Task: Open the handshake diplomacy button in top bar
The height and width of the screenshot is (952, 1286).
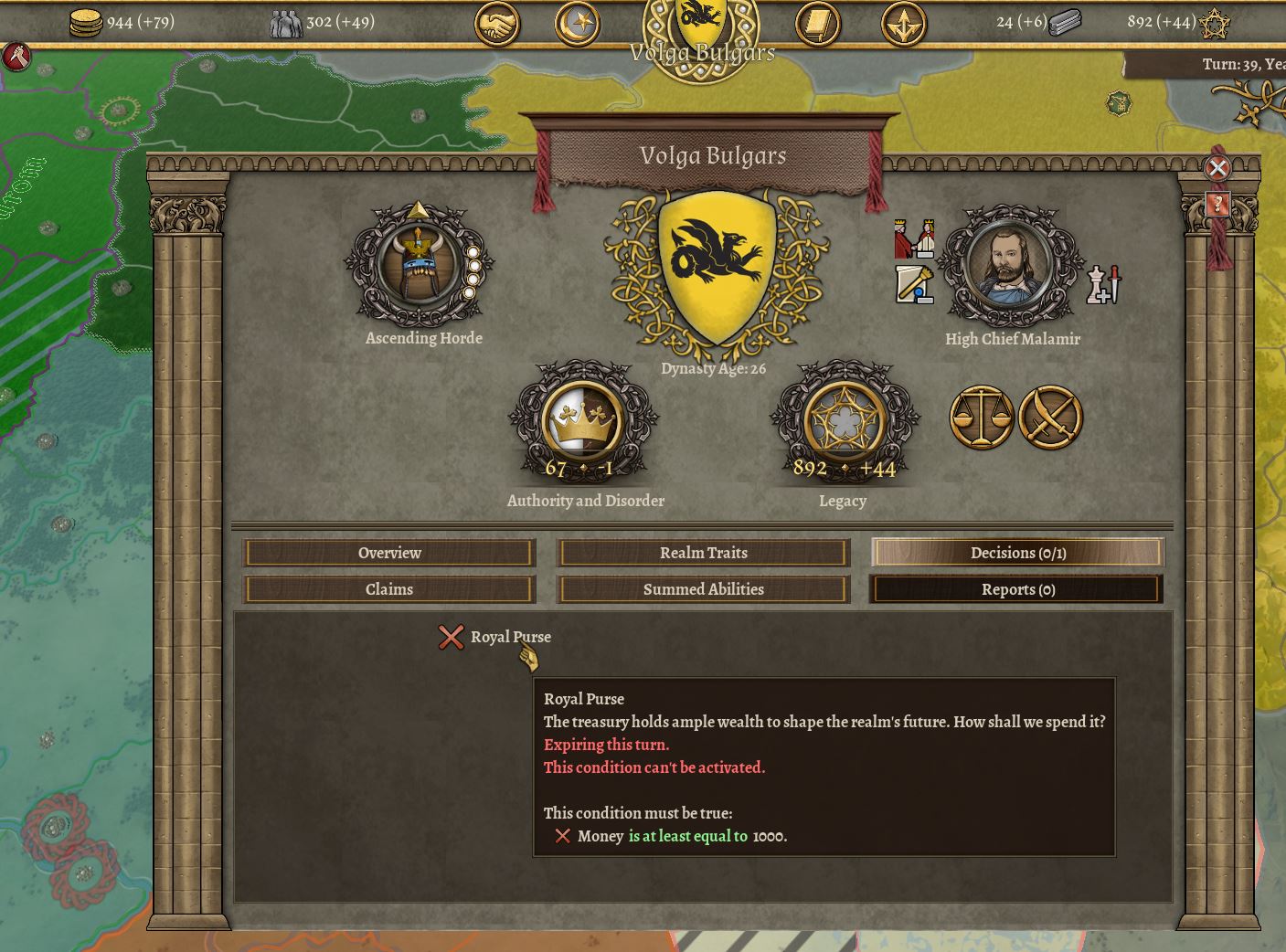Action: [x=496, y=25]
